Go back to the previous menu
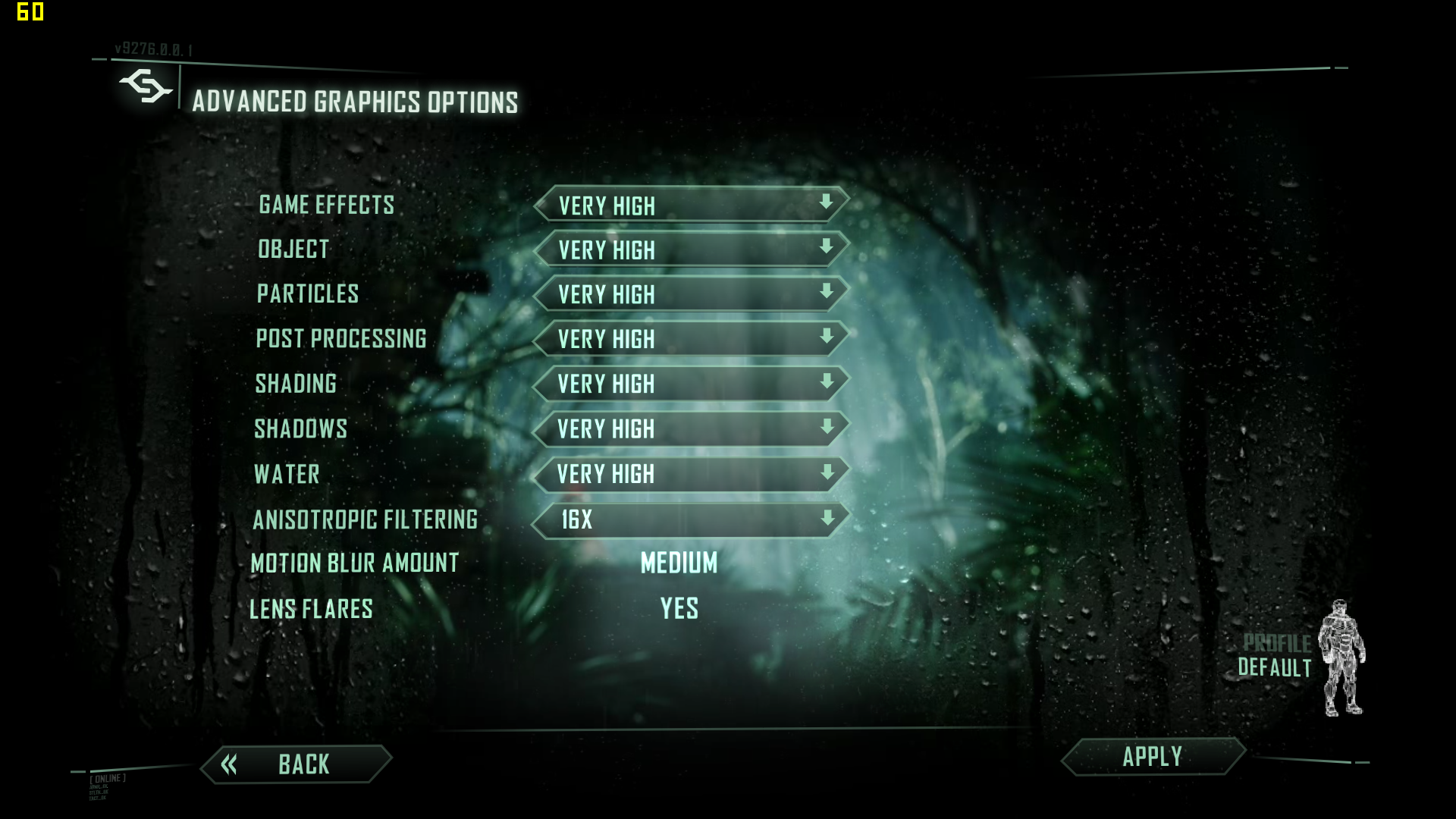The width and height of the screenshot is (1456, 819). coord(297,764)
